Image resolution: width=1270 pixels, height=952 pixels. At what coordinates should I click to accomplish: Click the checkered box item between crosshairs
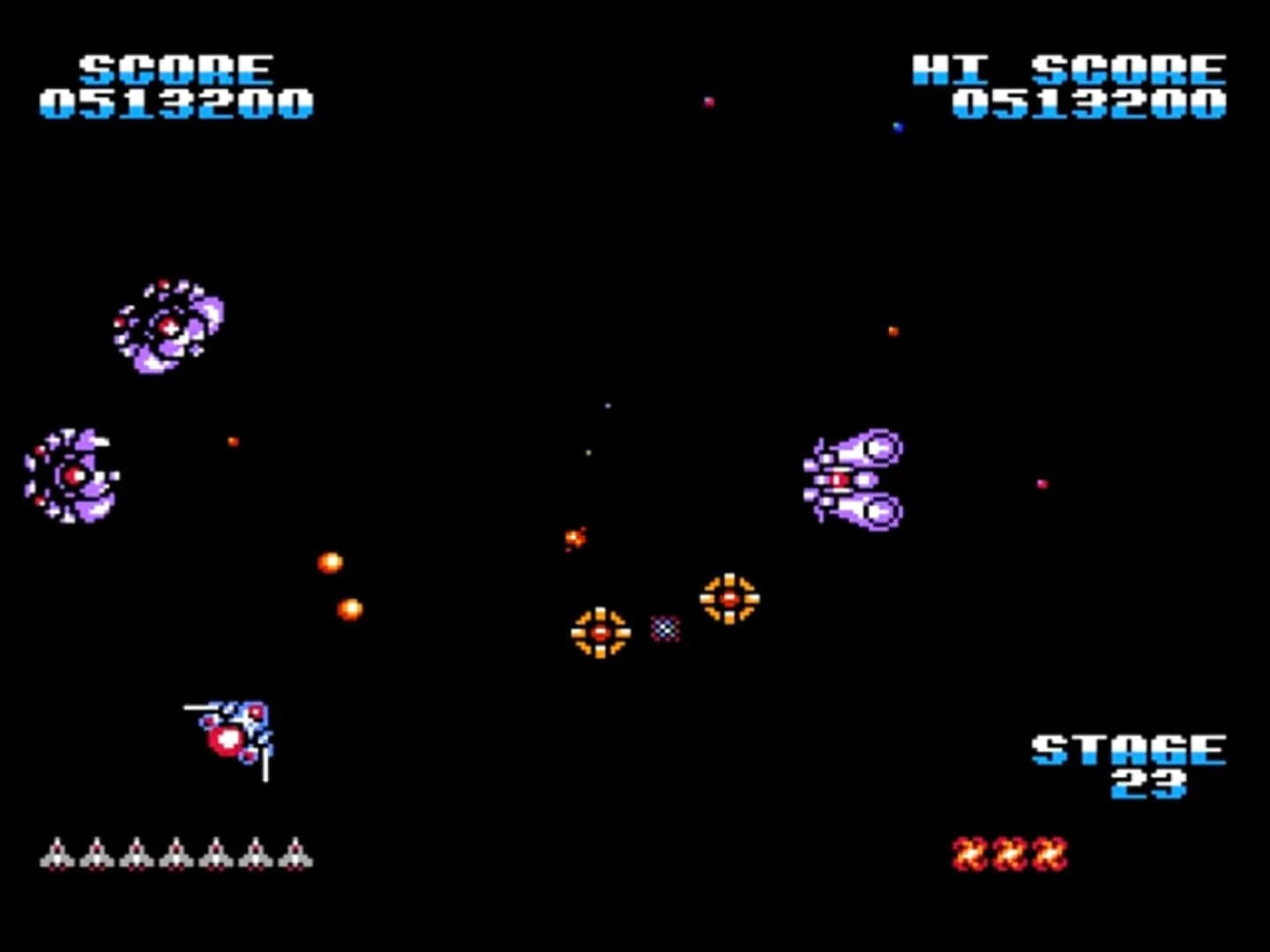[x=664, y=628]
